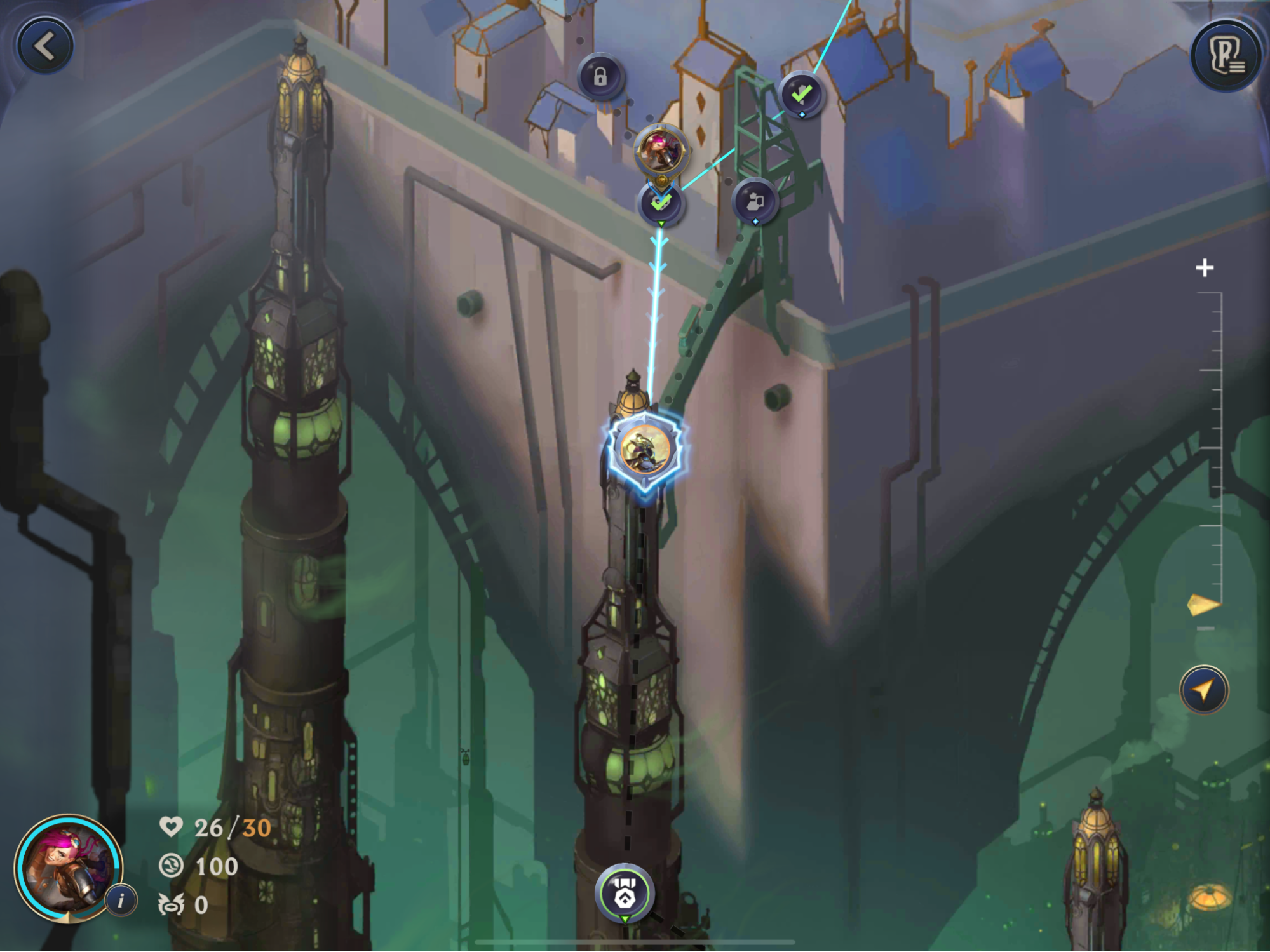The image size is (1270, 952).
Task: Choose the medal badge map node
Action: 625,892
